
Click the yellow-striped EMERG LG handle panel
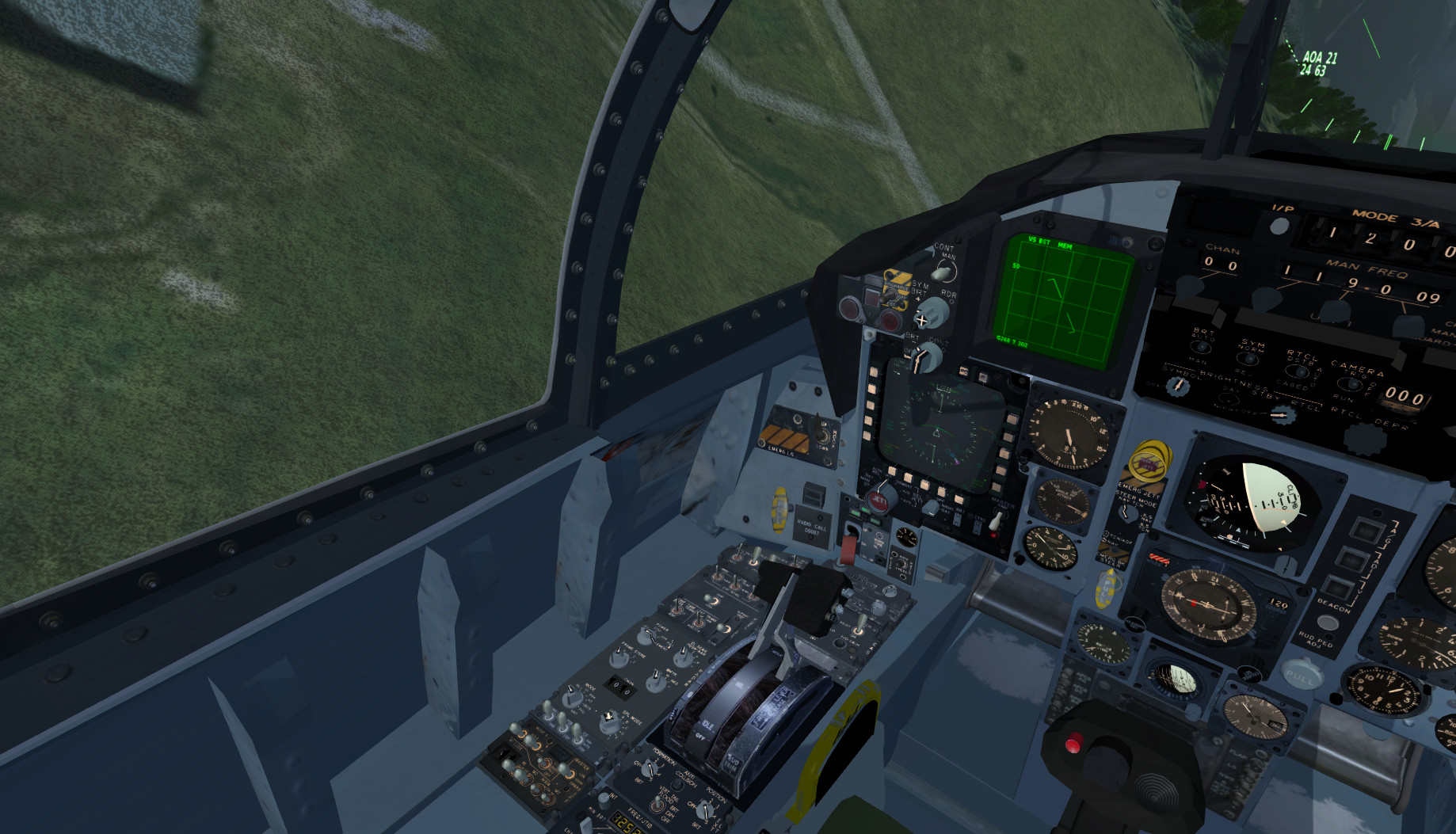[x=779, y=437]
